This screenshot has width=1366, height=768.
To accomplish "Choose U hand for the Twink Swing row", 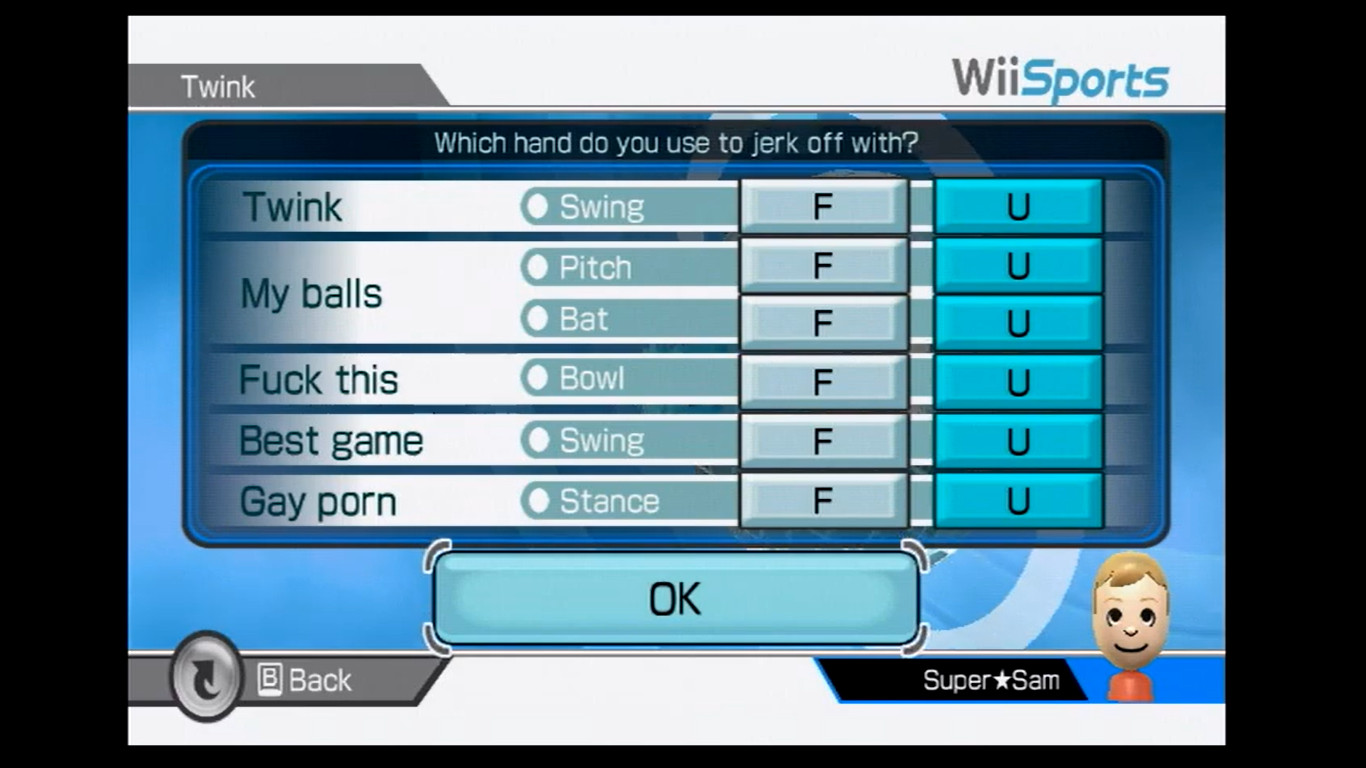I will 1017,206.
